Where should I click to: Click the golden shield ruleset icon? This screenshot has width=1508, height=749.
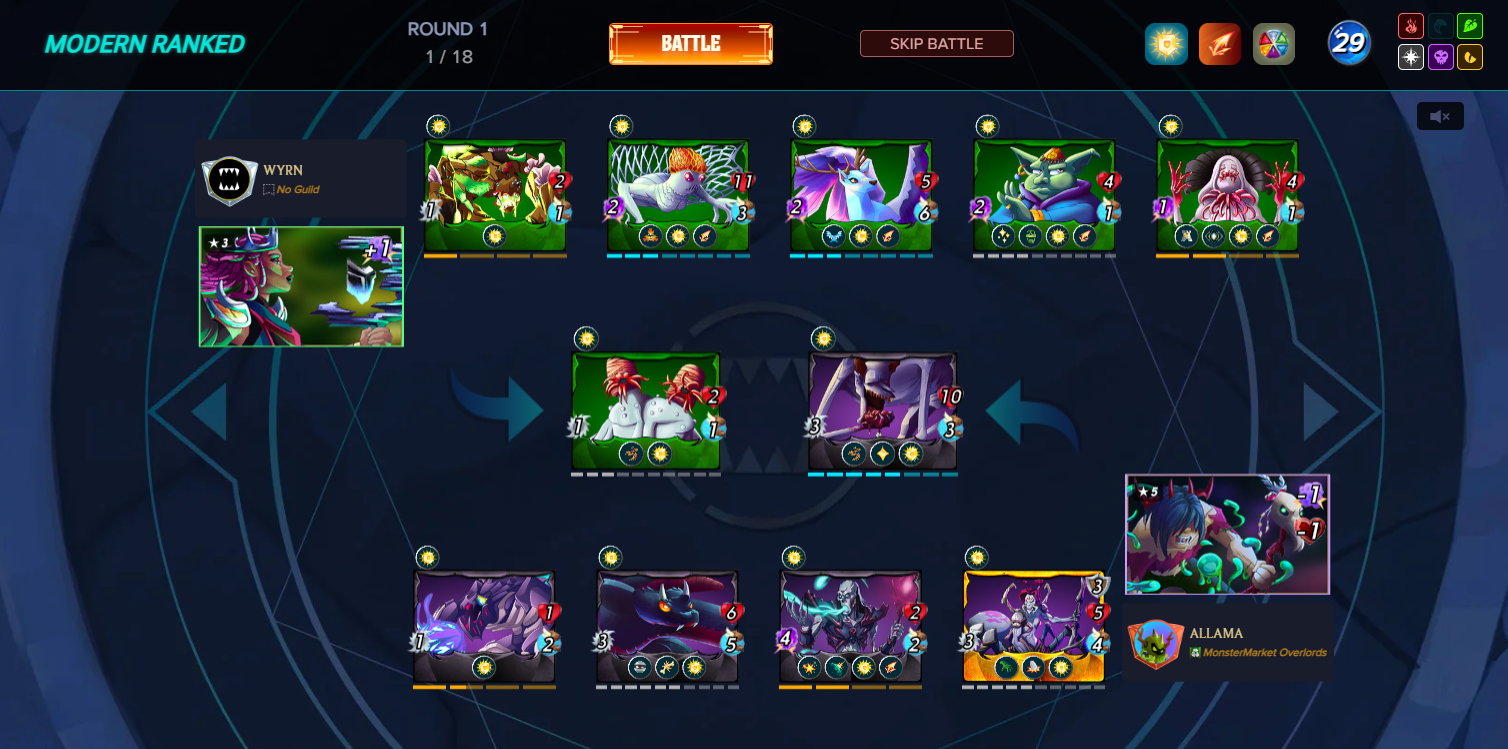coord(1165,43)
